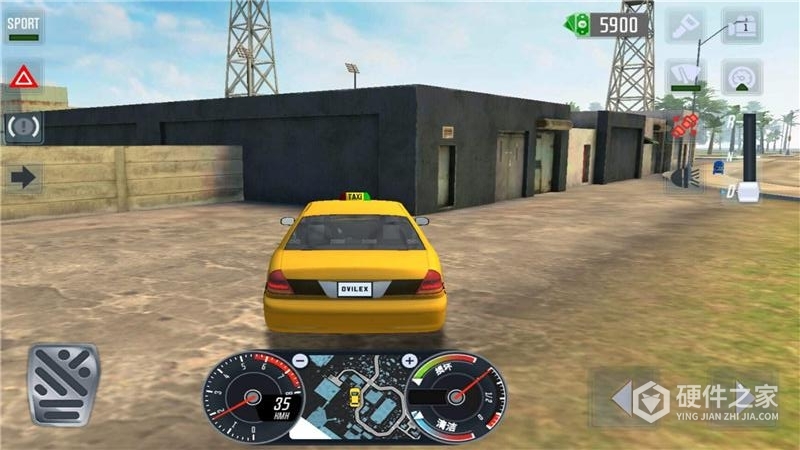Toggle the SPORT driving mode
Viewport: 800px width, 450px height.
coord(23,26)
